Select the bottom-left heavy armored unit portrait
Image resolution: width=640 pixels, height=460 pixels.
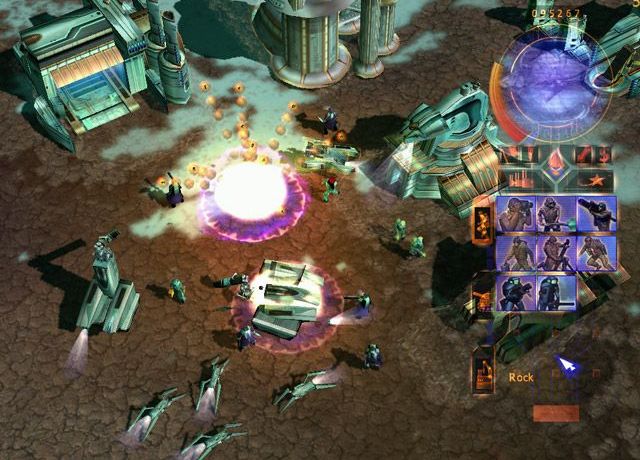tap(517, 291)
